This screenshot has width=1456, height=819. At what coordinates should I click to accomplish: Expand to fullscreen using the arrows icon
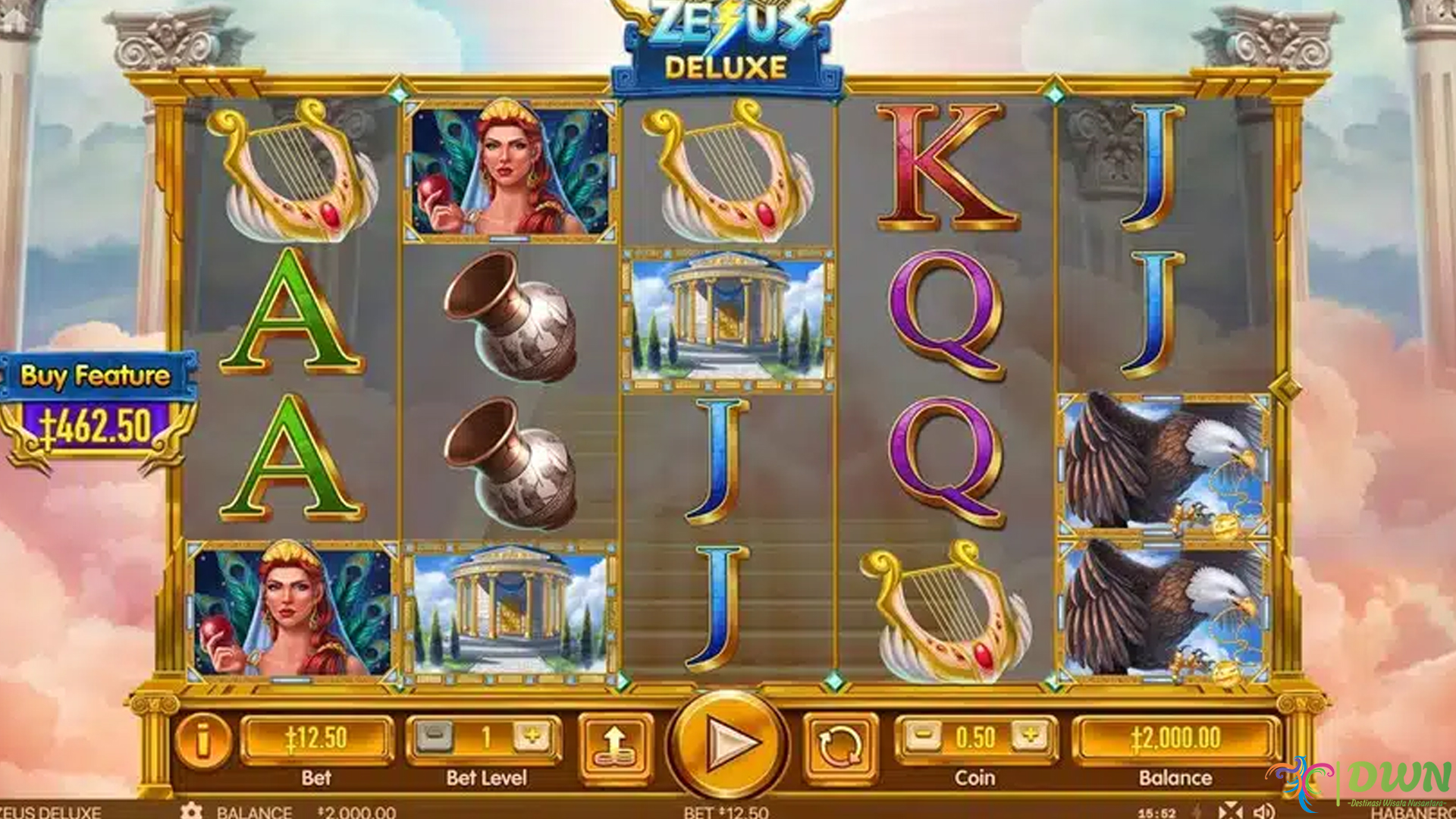[x=1232, y=810]
